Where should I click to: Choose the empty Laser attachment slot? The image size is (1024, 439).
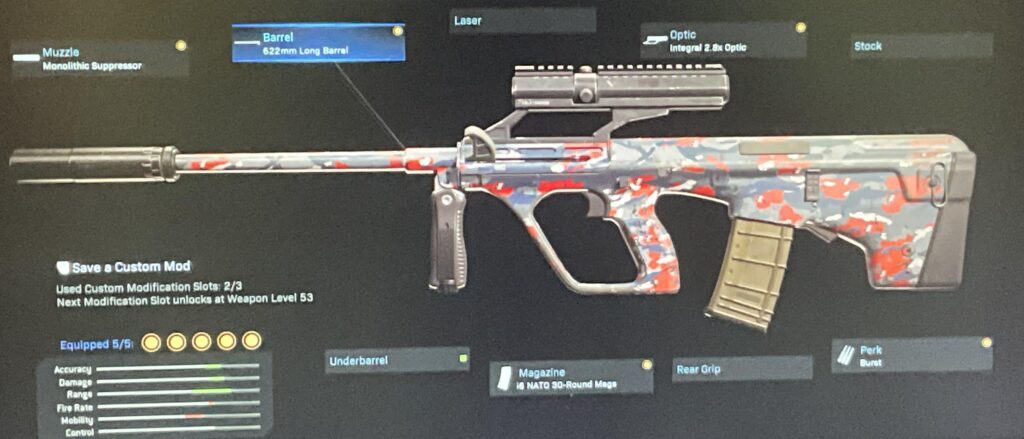click(522, 21)
